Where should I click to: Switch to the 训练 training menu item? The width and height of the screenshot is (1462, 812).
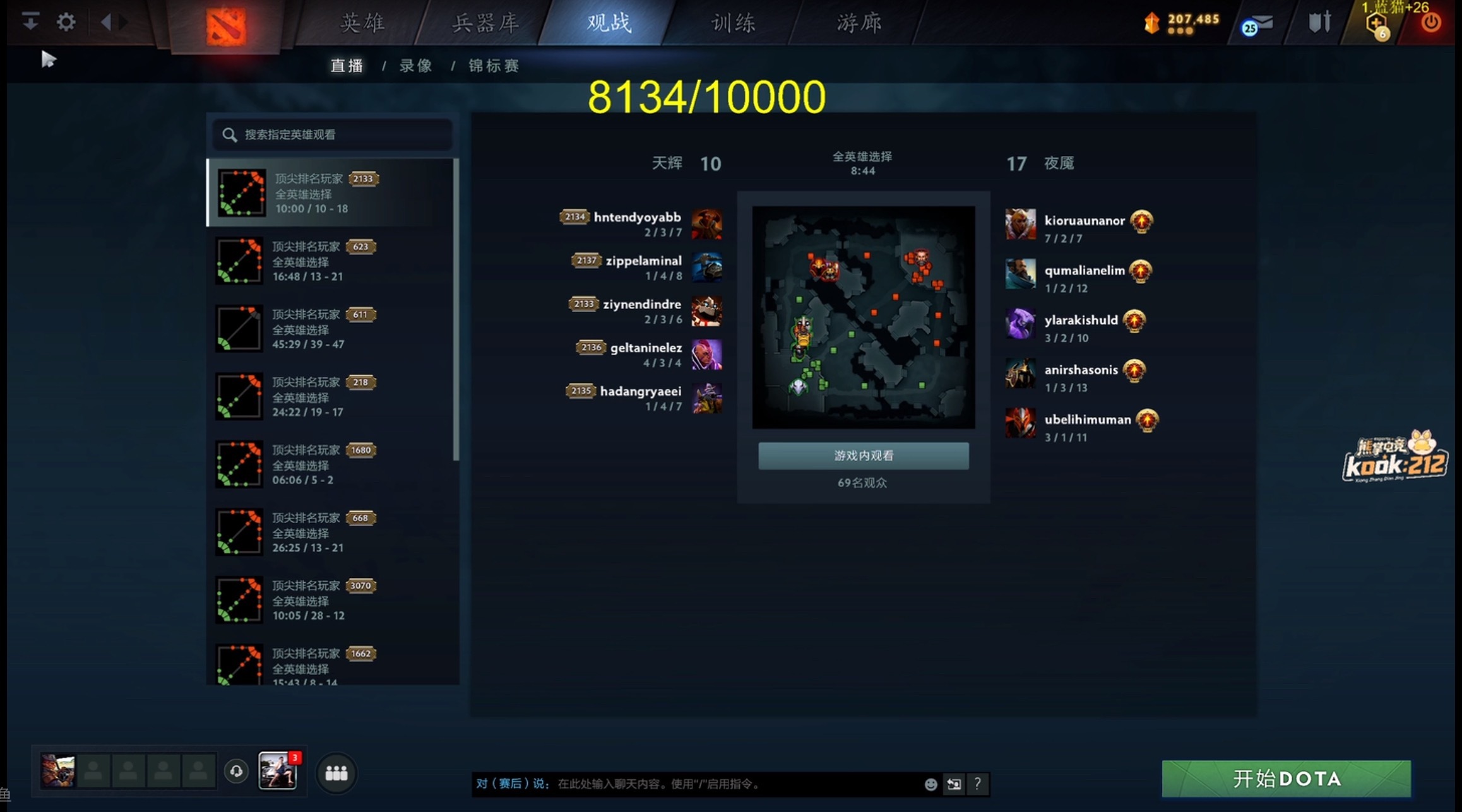click(x=734, y=22)
